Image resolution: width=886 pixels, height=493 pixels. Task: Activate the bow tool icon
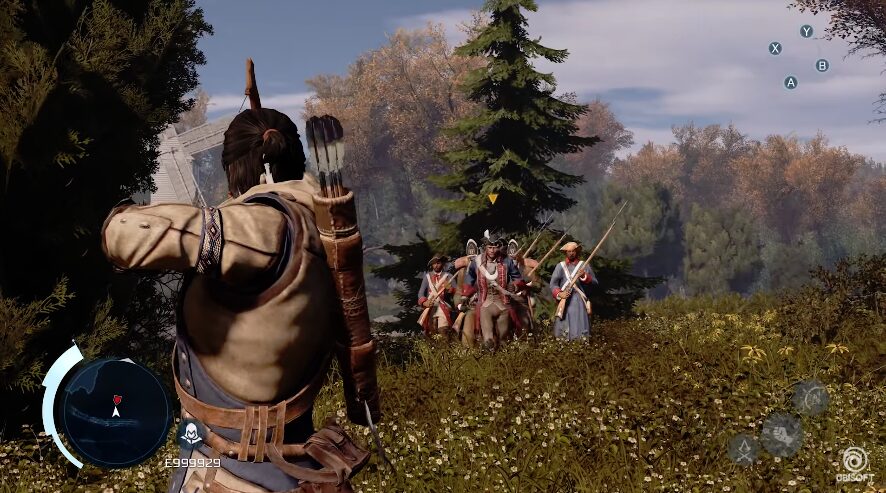[x=810, y=398]
